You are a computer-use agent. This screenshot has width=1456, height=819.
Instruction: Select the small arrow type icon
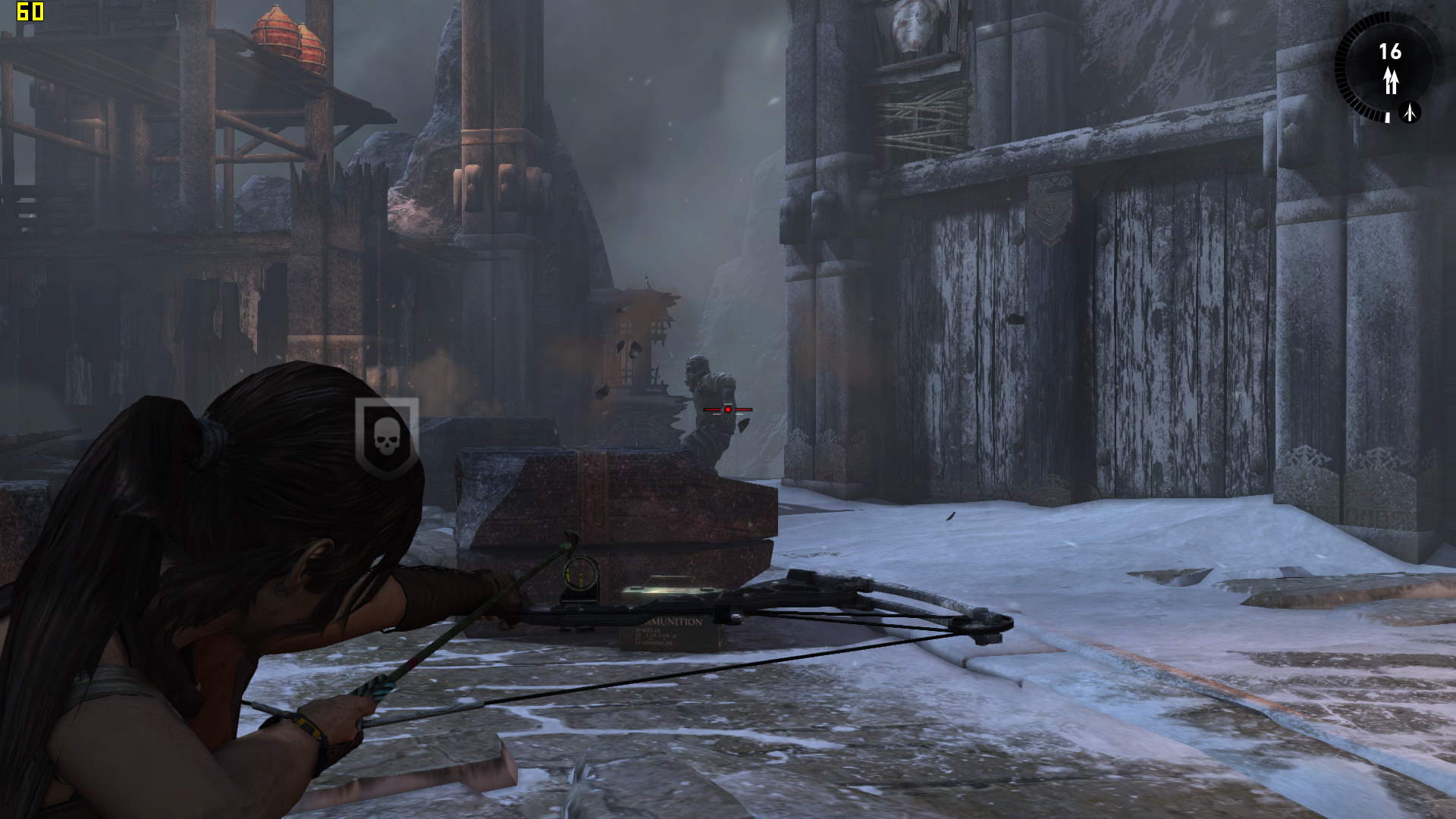point(1410,112)
